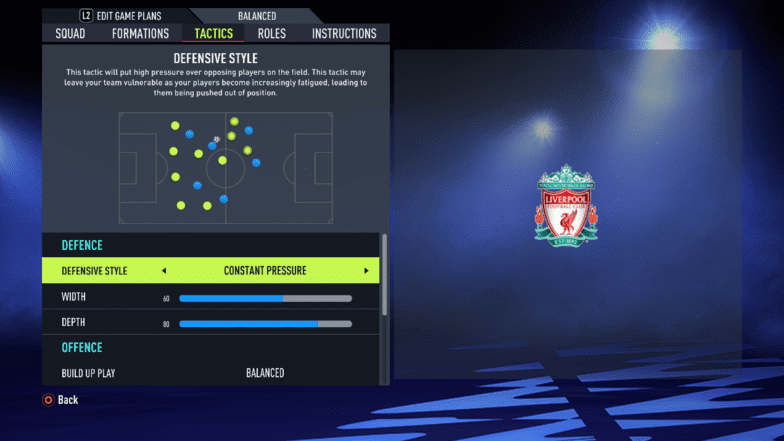Show the Instructions tab

(x=344, y=34)
